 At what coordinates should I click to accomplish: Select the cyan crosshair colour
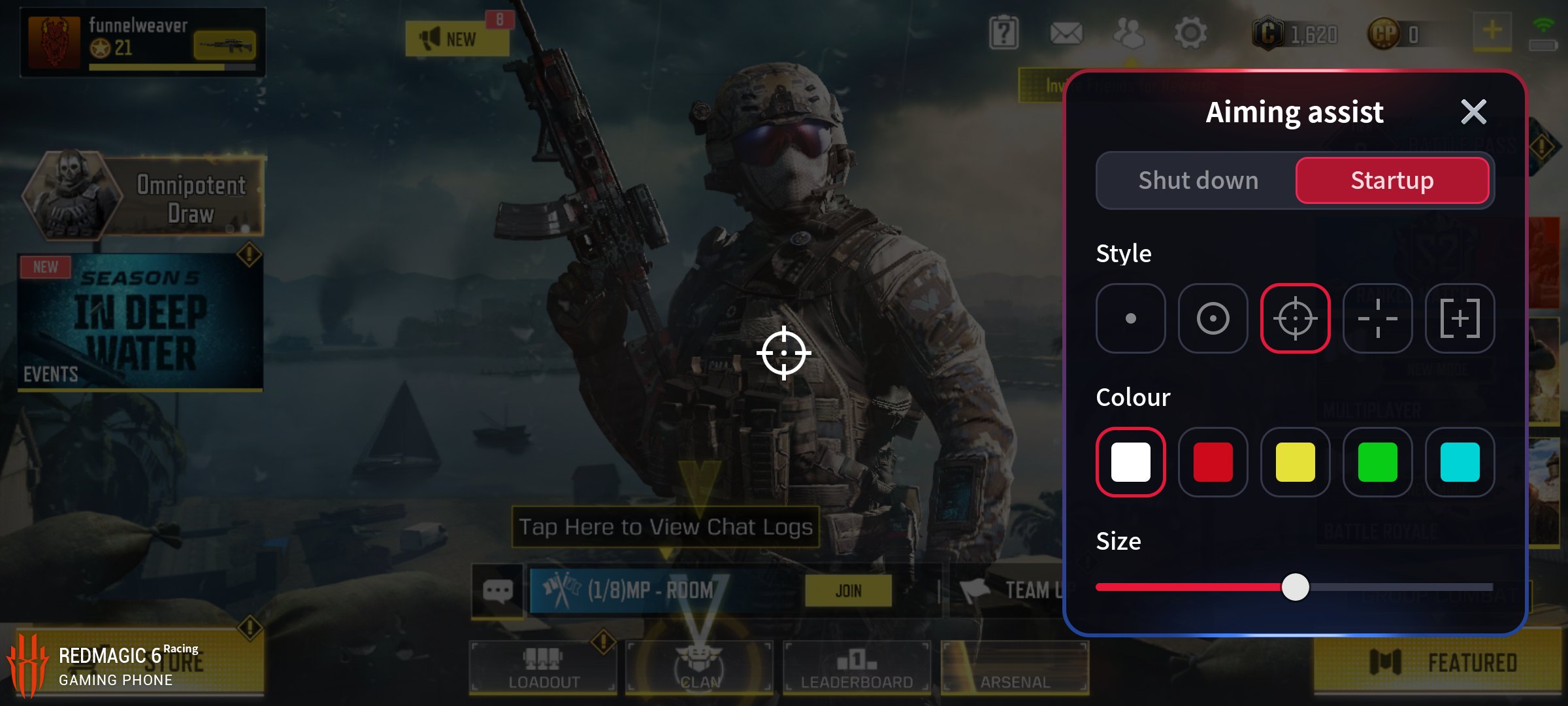pos(1460,462)
